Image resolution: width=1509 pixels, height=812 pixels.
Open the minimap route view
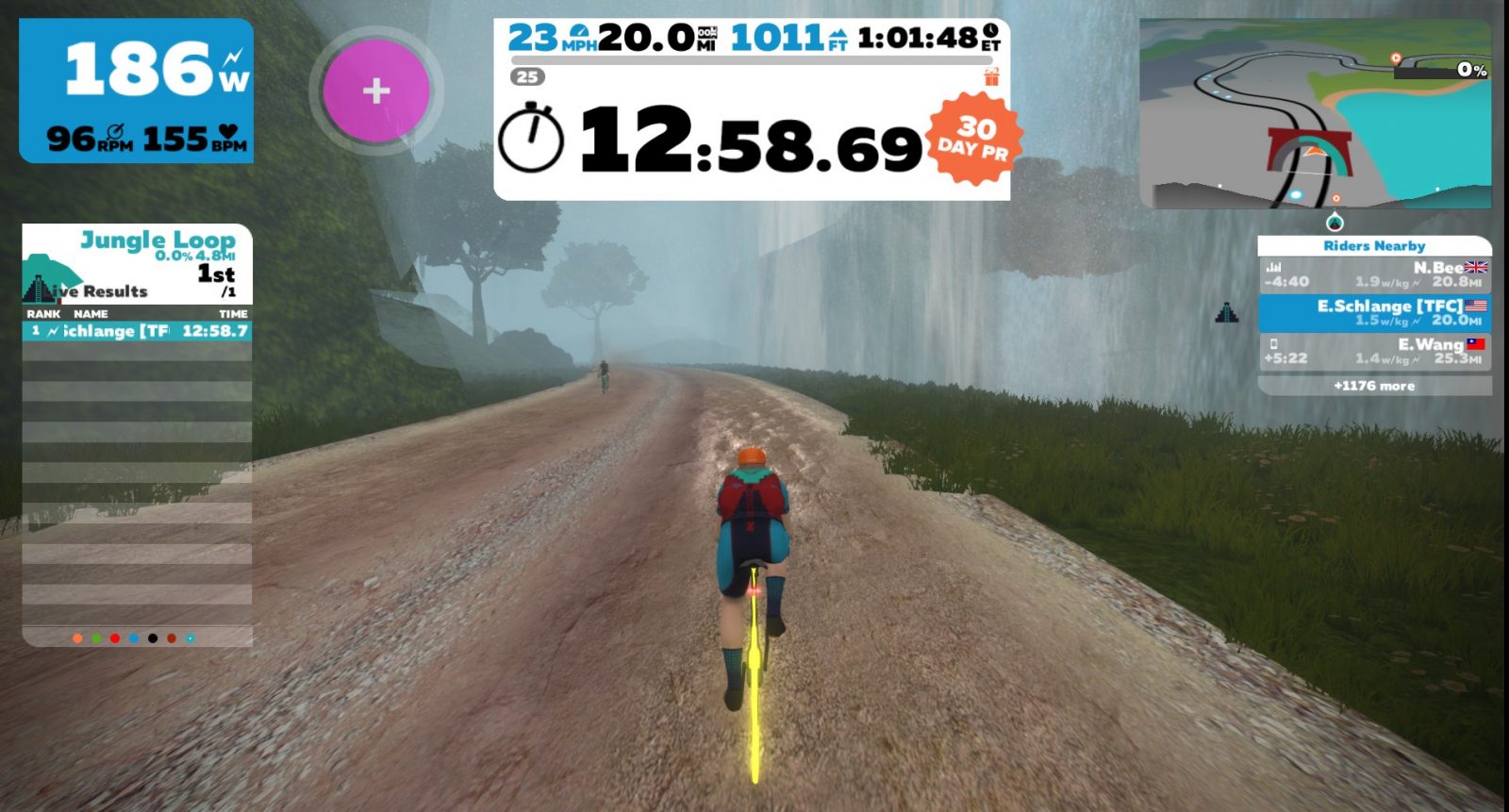pyautogui.click(x=1315, y=114)
